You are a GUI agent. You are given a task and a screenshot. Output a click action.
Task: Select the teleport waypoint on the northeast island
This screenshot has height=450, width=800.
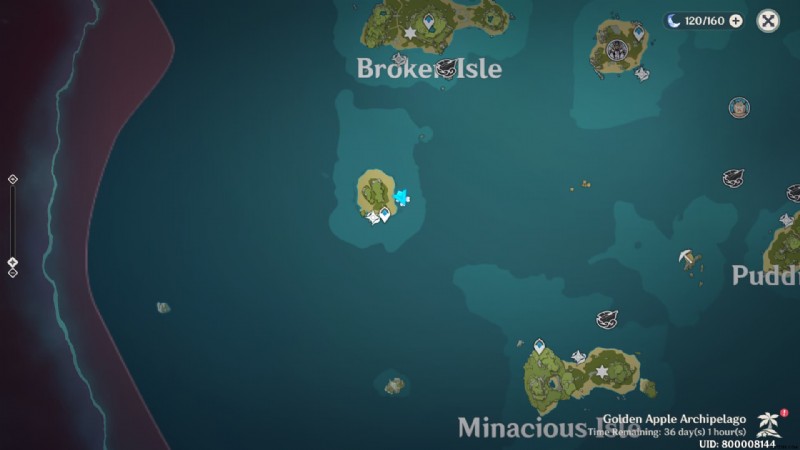pos(638,33)
